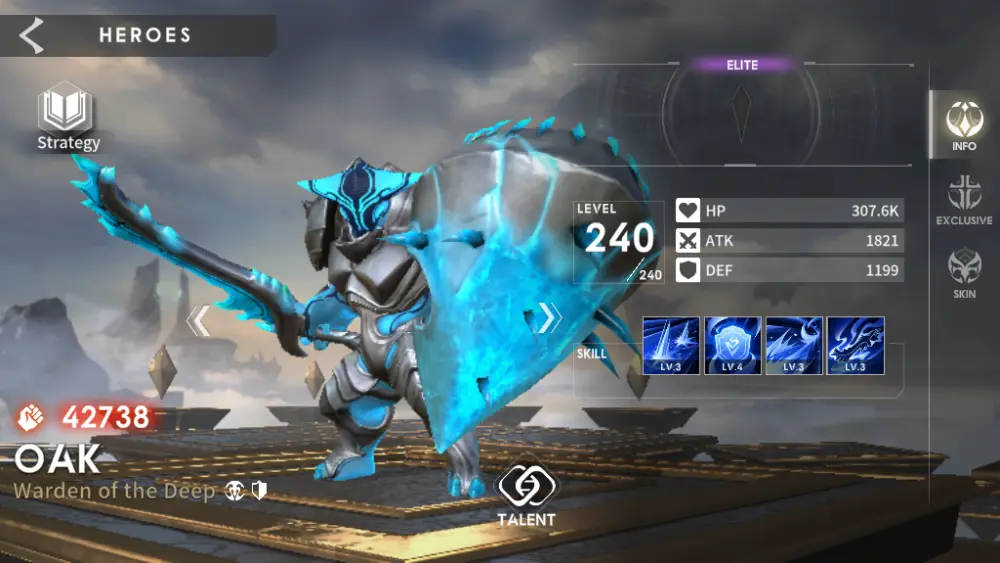
Task: Show the next hero with right arrow
Action: 548,318
